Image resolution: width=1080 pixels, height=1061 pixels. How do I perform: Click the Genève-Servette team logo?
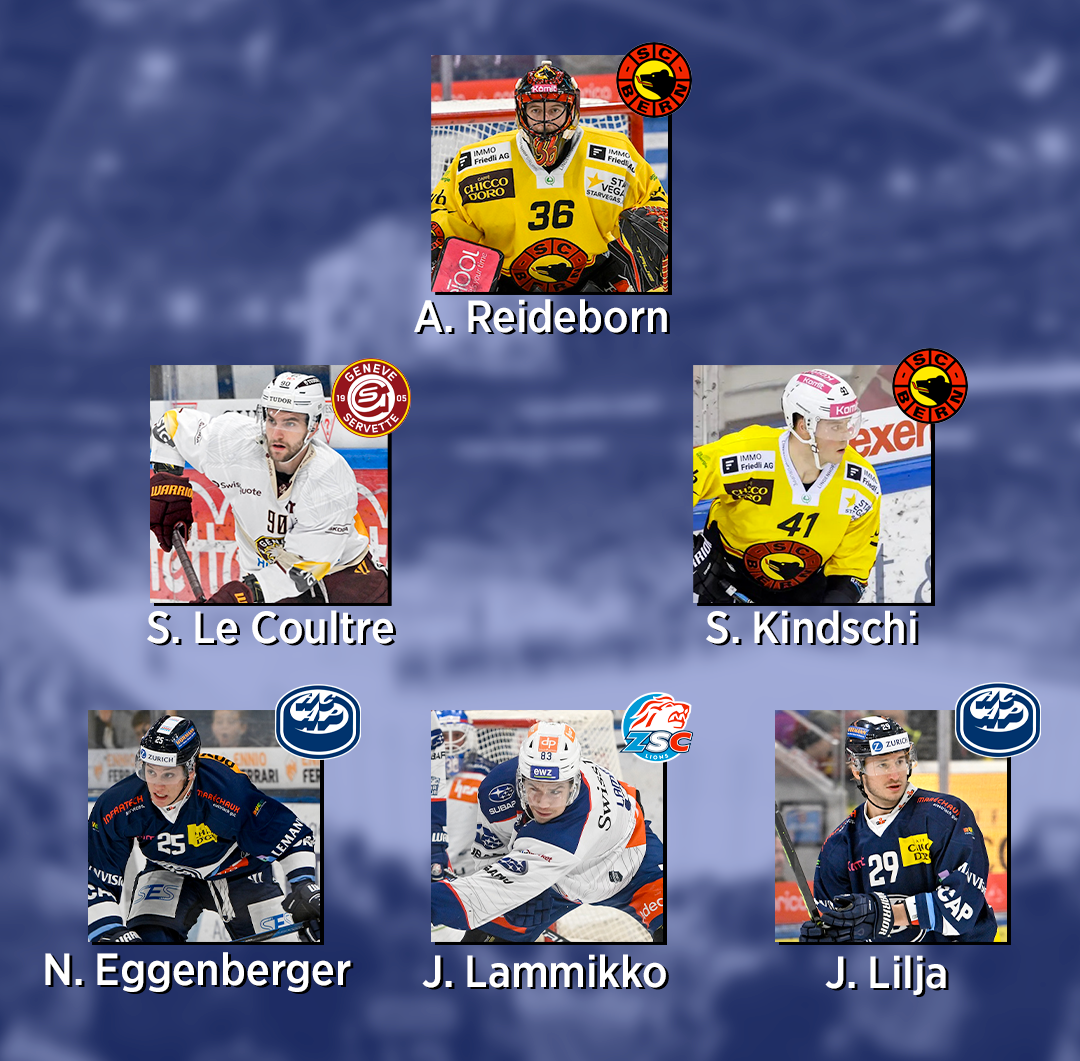coord(371,398)
